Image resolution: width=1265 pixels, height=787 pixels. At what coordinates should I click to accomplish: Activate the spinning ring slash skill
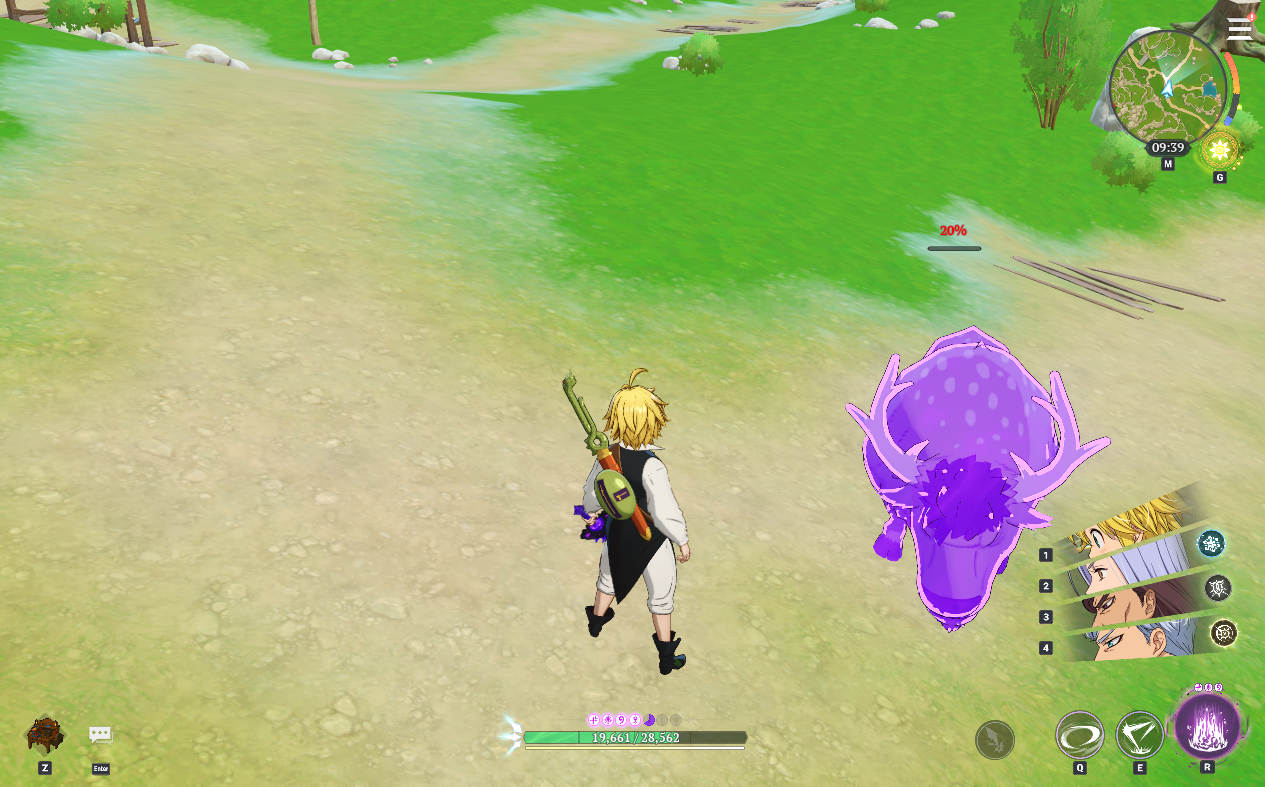(x=1080, y=735)
